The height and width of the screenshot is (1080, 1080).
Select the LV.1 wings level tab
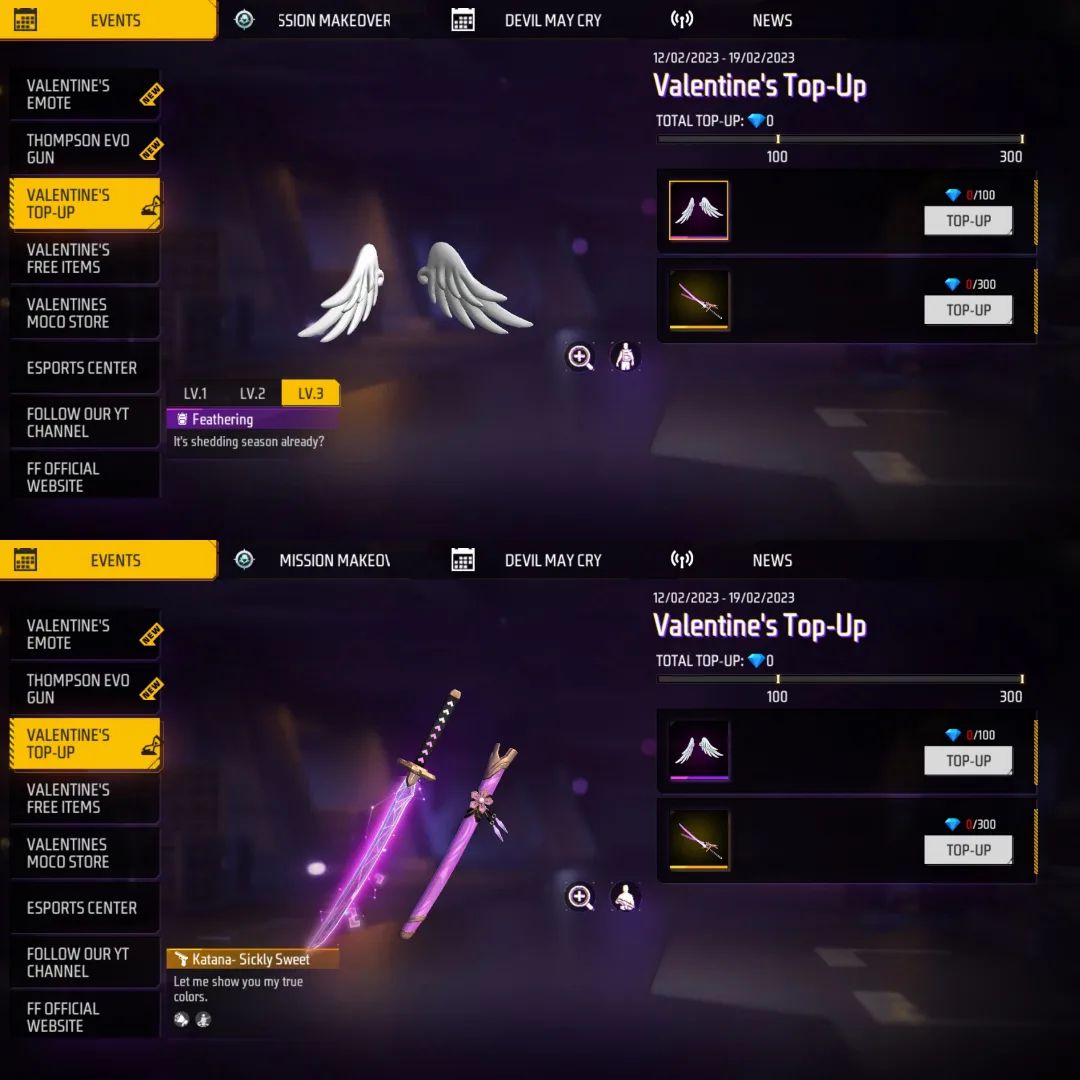click(x=195, y=393)
